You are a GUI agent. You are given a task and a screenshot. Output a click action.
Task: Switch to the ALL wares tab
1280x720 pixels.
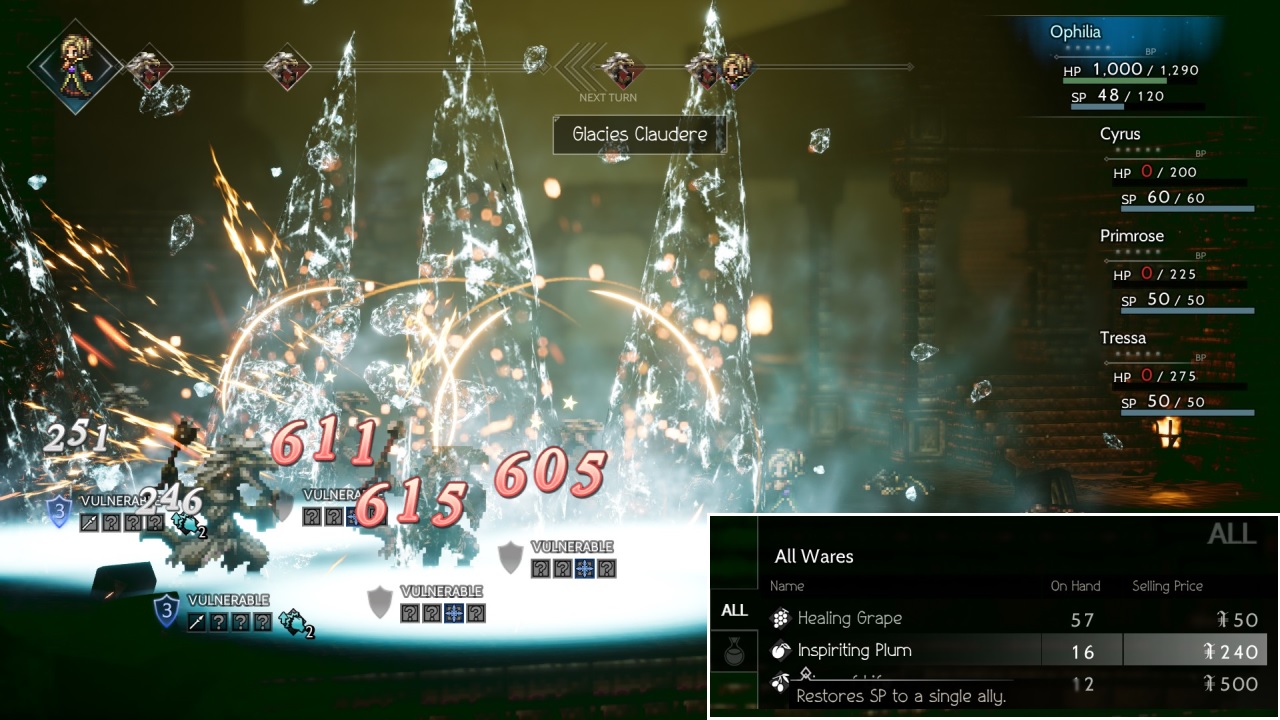(x=734, y=610)
